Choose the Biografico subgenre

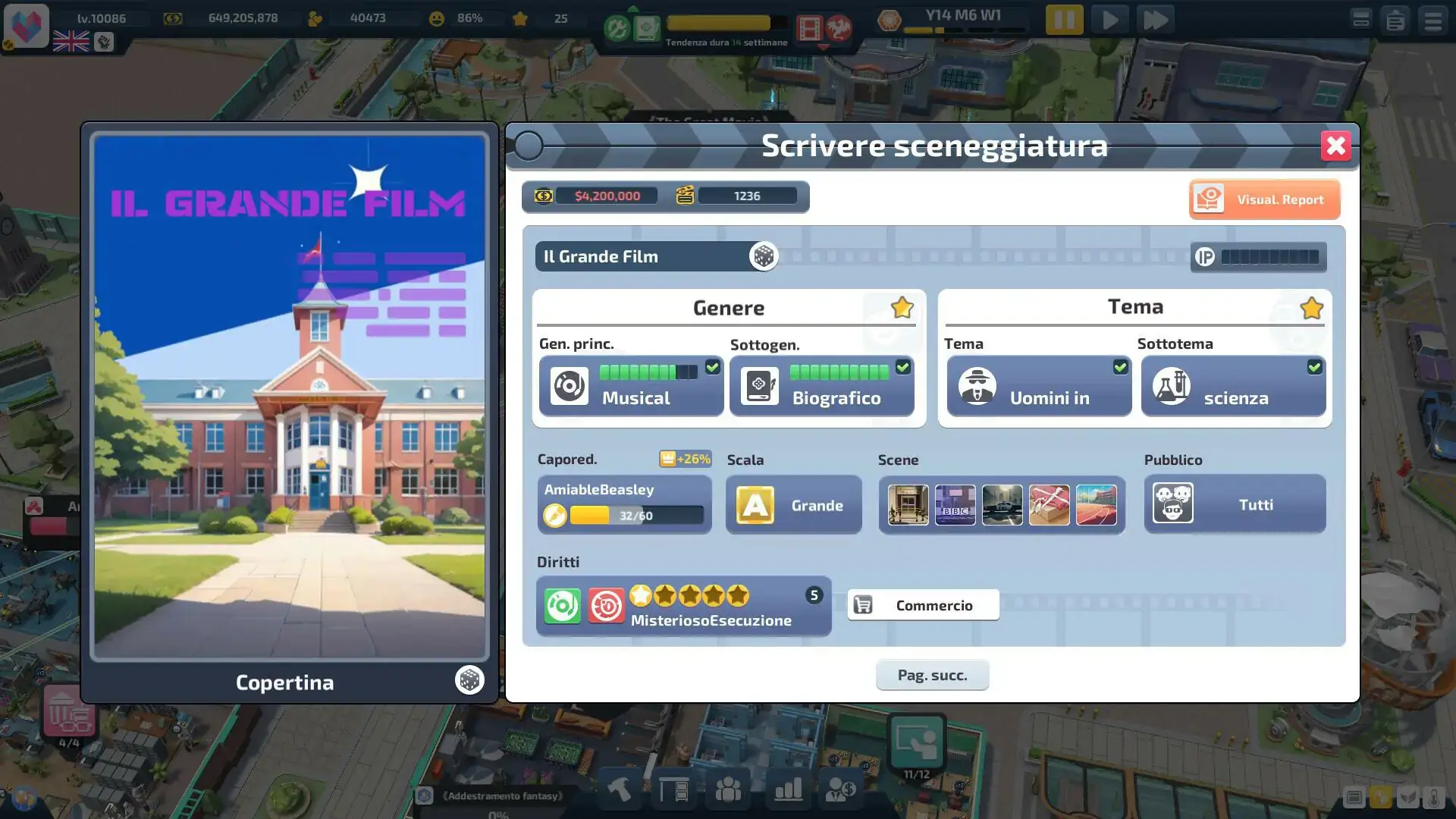pyautogui.click(x=821, y=386)
